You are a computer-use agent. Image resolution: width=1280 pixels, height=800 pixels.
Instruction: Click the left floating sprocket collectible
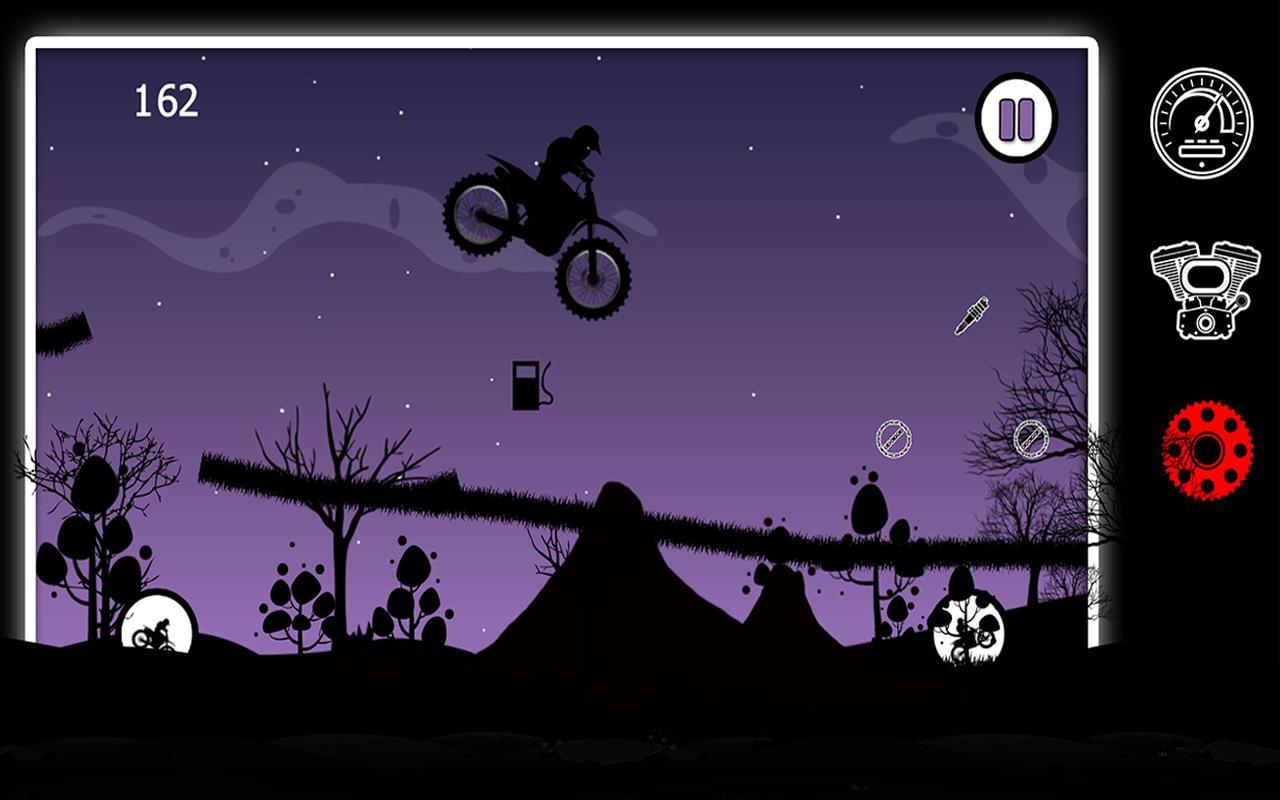(893, 437)
